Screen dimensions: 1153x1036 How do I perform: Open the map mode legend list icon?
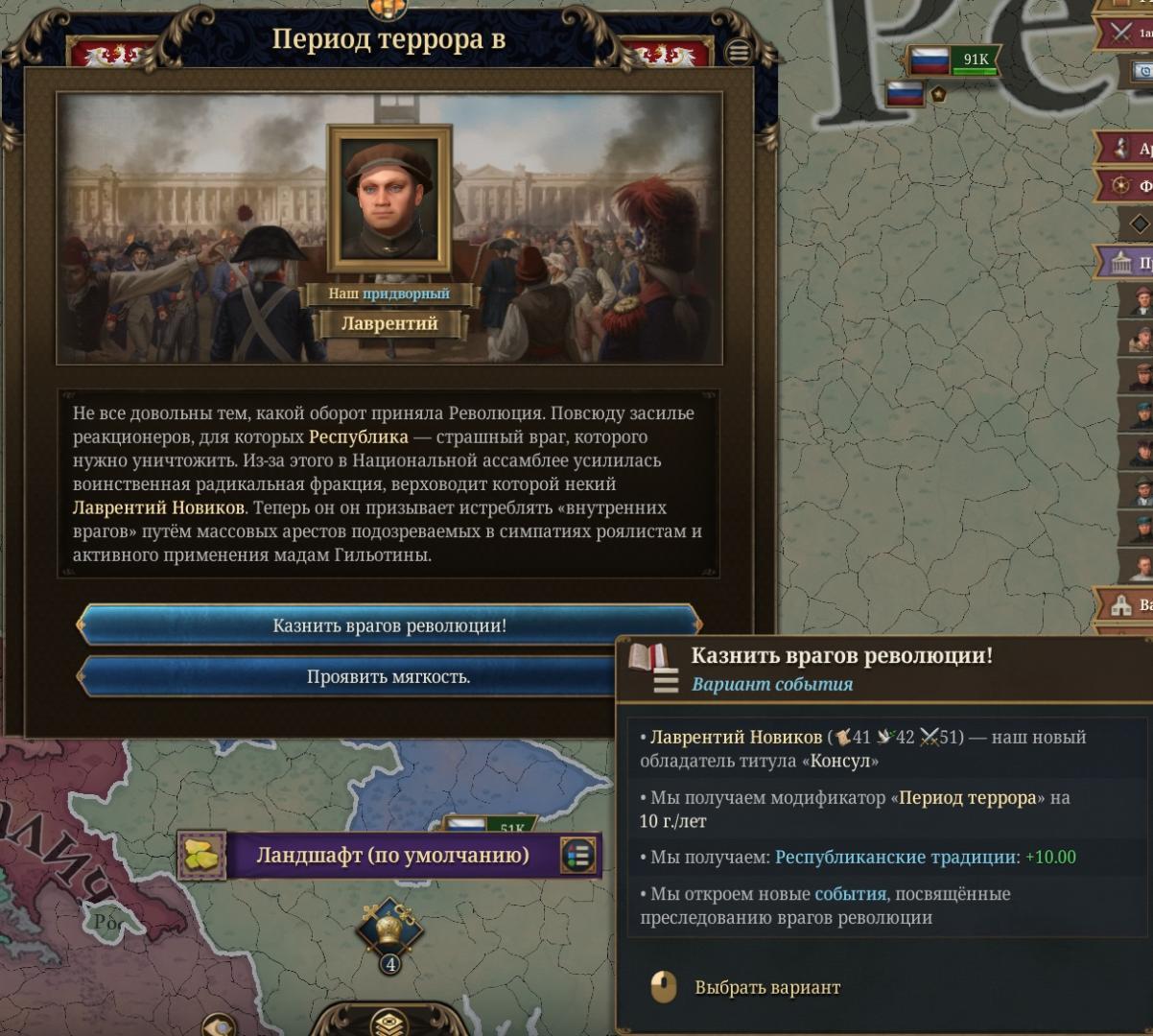[578, 856]
